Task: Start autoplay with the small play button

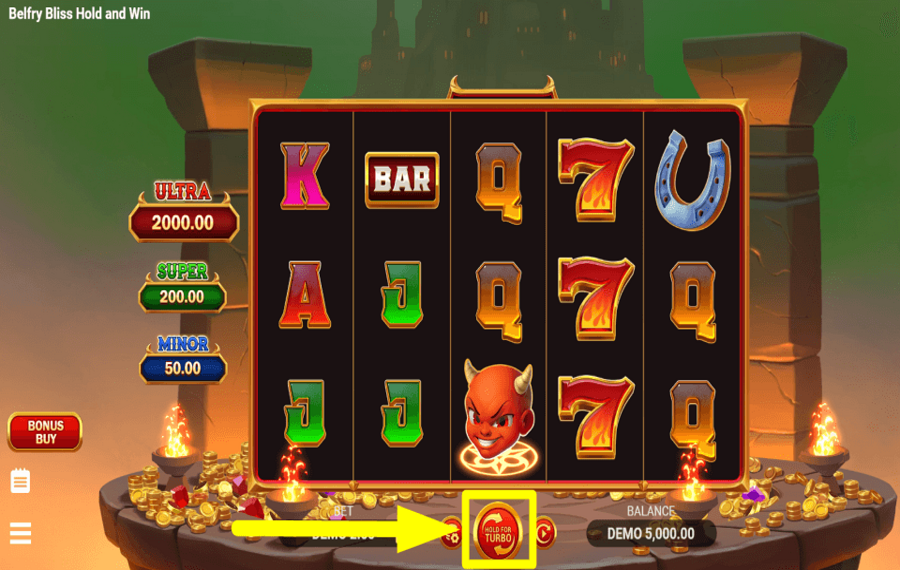Action: (544, 533)
